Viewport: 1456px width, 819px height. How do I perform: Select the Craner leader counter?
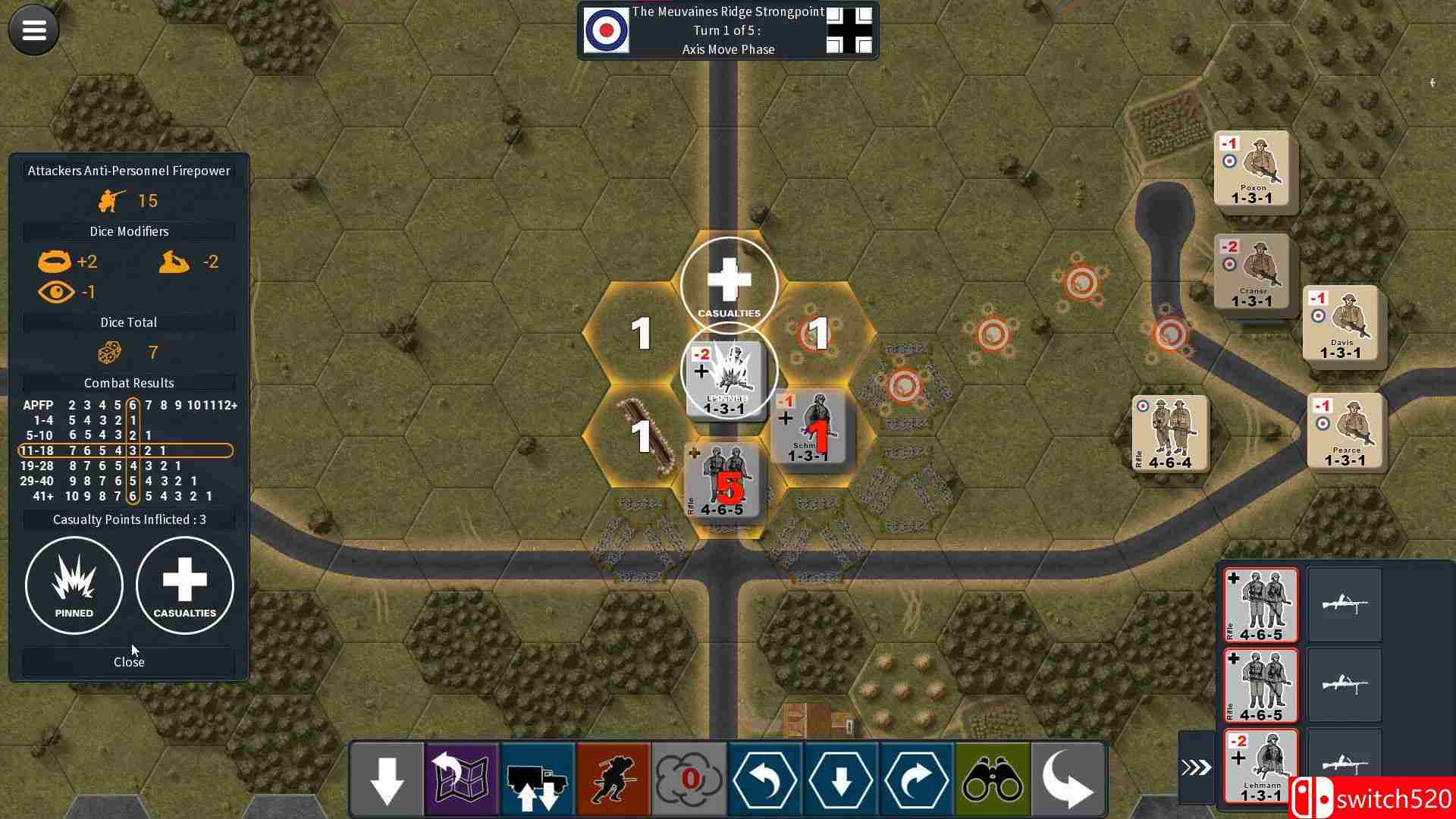(1252, 271)
